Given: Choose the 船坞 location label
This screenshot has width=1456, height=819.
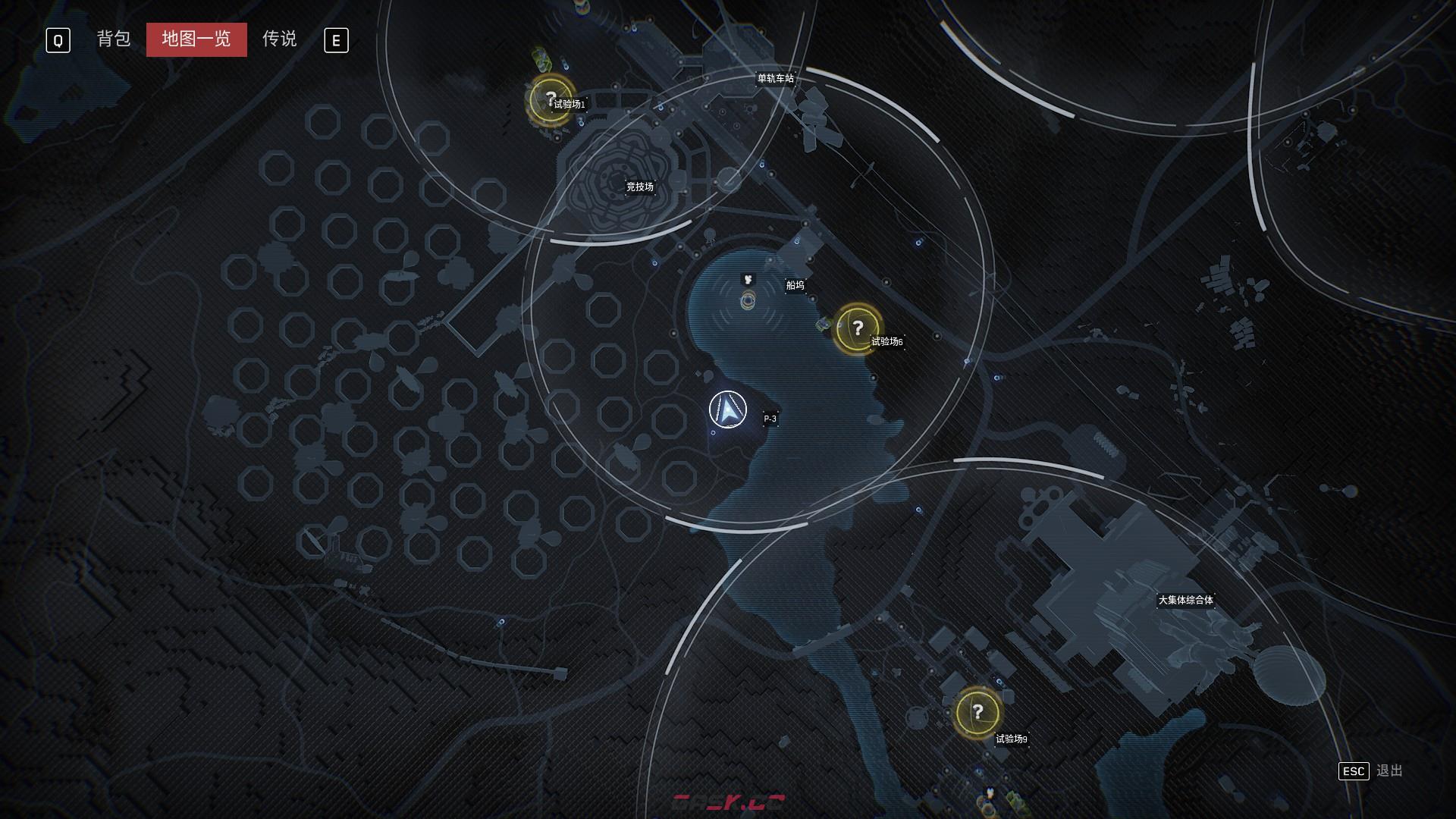Looking at the screenshot, I should pos(795,285).
